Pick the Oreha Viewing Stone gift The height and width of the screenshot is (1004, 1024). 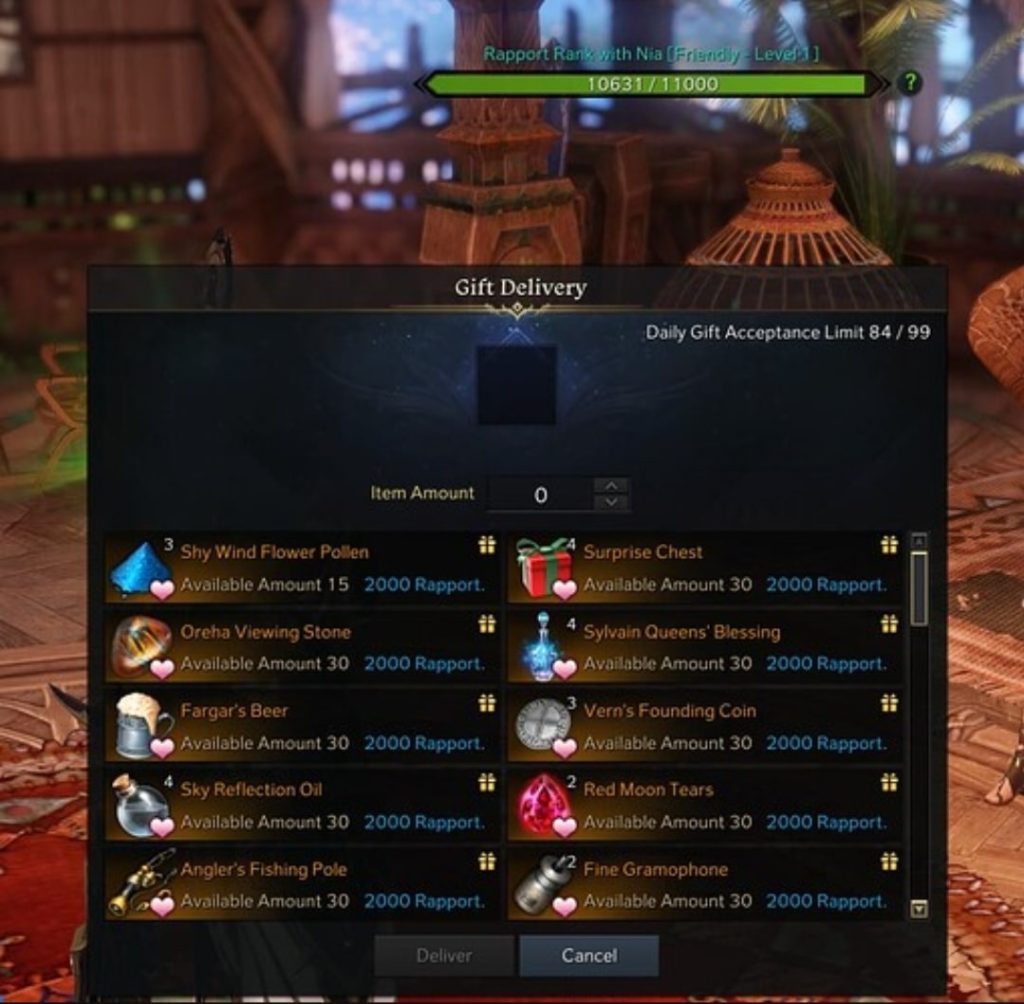302,647
